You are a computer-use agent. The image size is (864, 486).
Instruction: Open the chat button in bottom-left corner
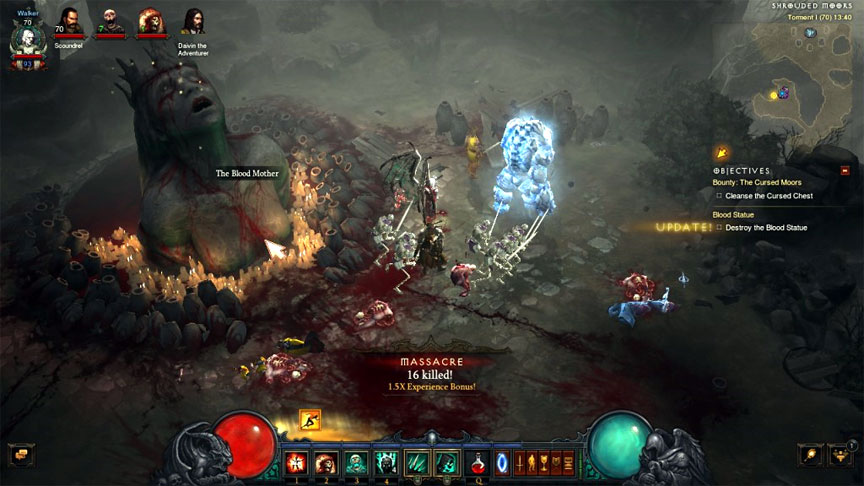point(18,454)
